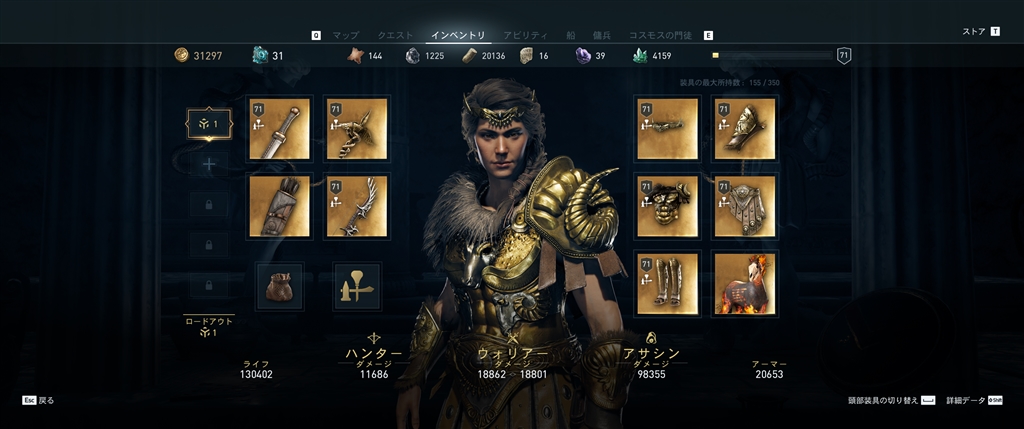This screenshot has height=429, width=1024.
Task: Select the flaming horse mount slot
Action: [x=745, y=284]
